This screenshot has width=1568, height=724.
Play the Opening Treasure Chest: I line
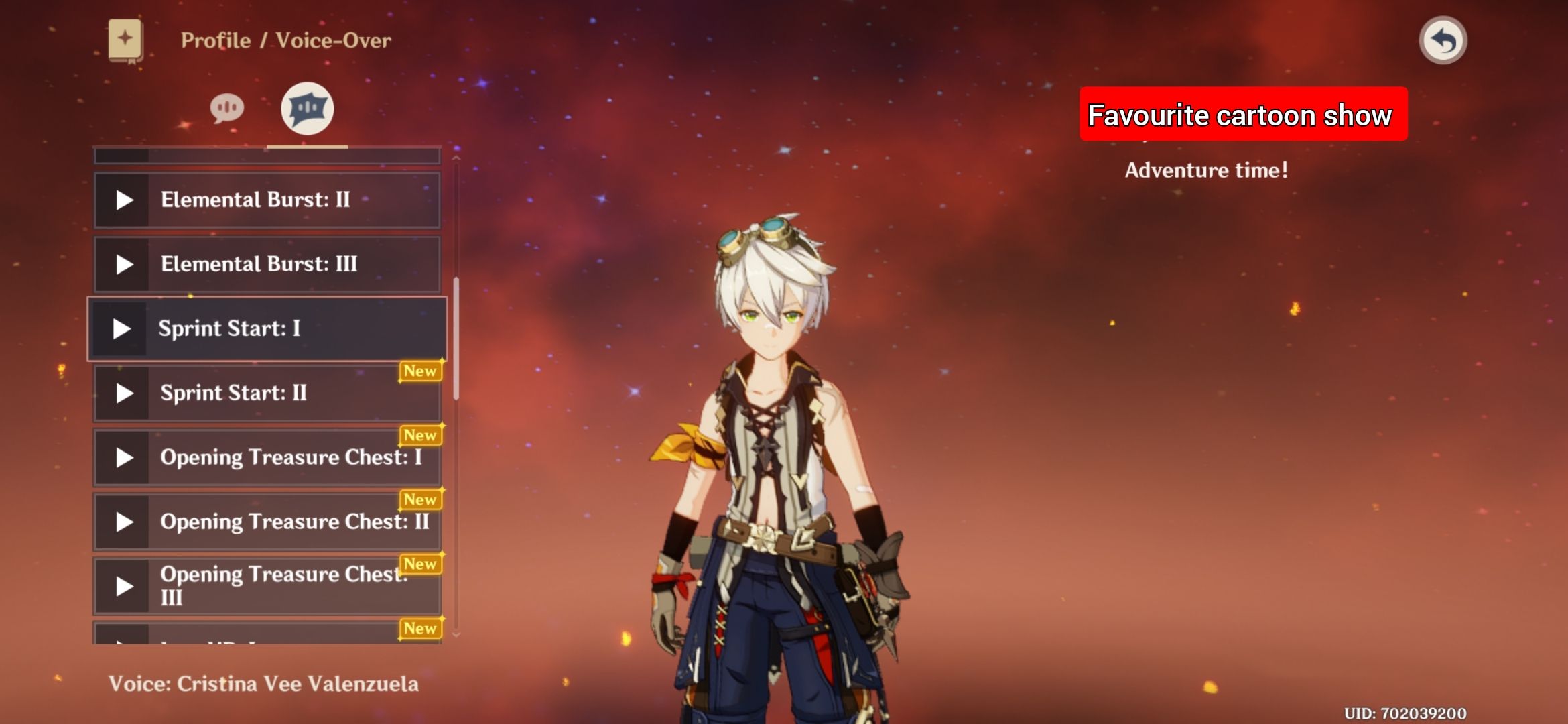point(123,457)
